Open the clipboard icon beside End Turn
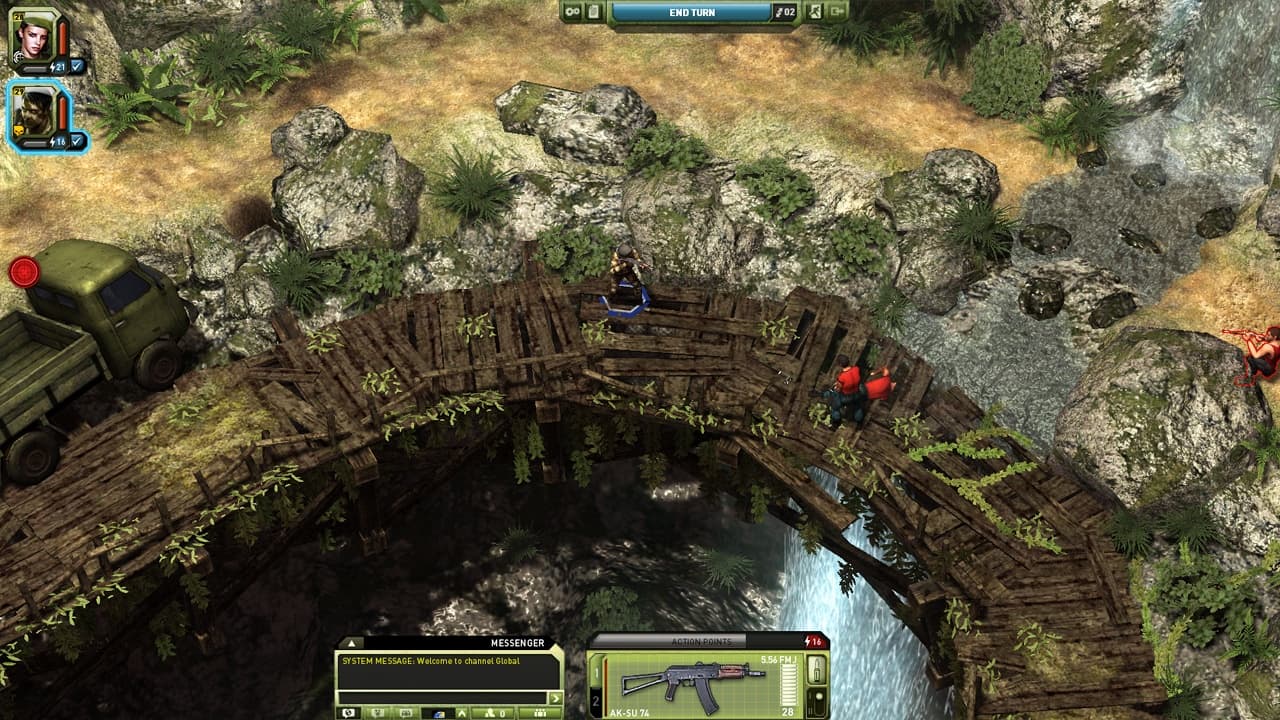 (595, 12)
